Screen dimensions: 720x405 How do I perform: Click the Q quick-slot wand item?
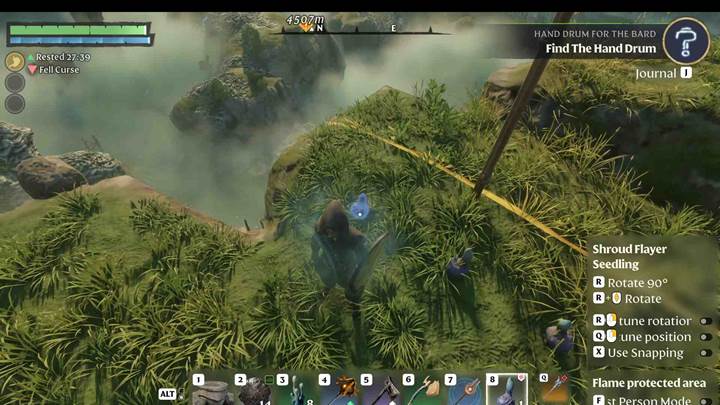tap(556, 390)
